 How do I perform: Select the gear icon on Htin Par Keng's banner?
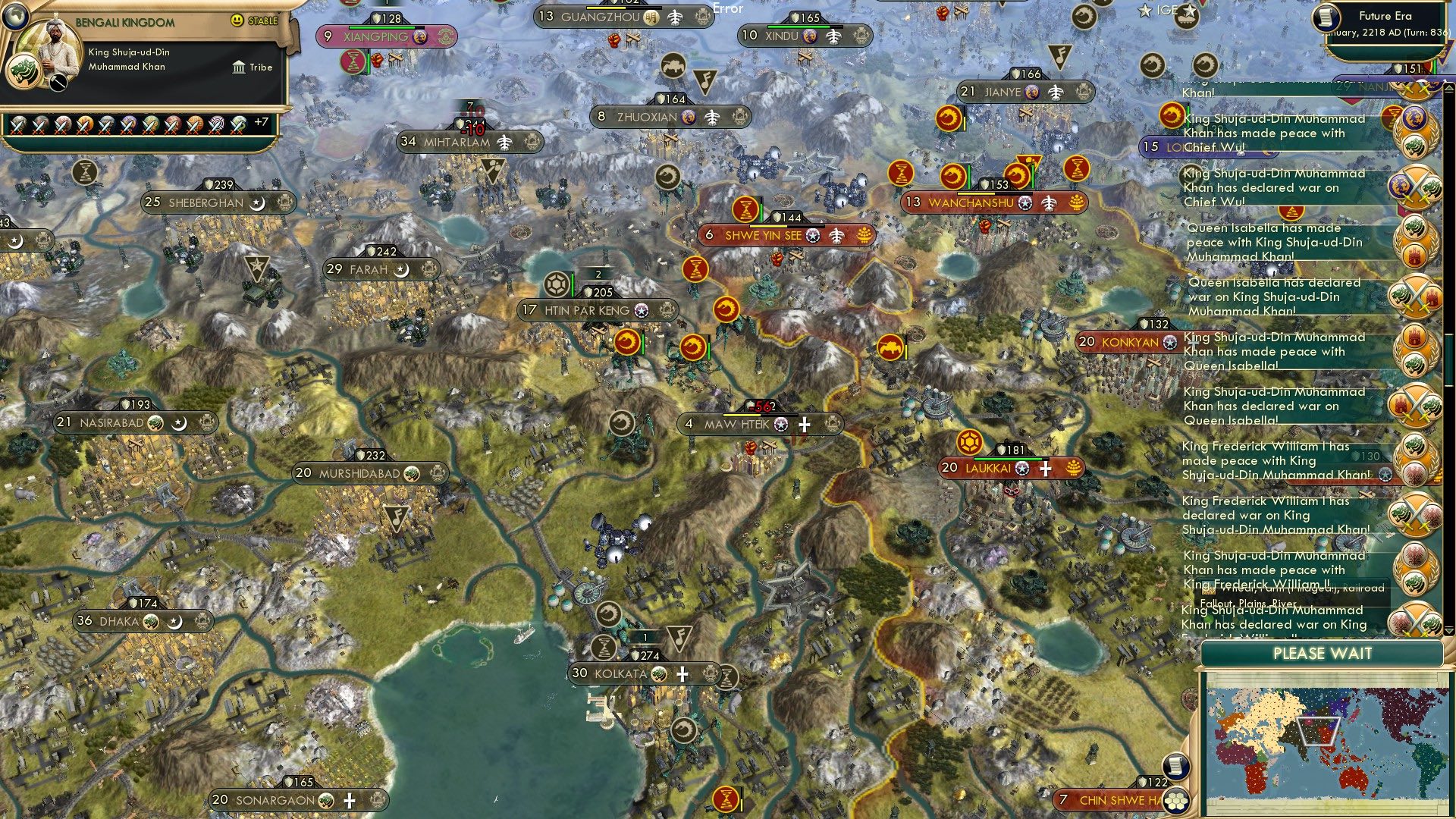point(557,284)
